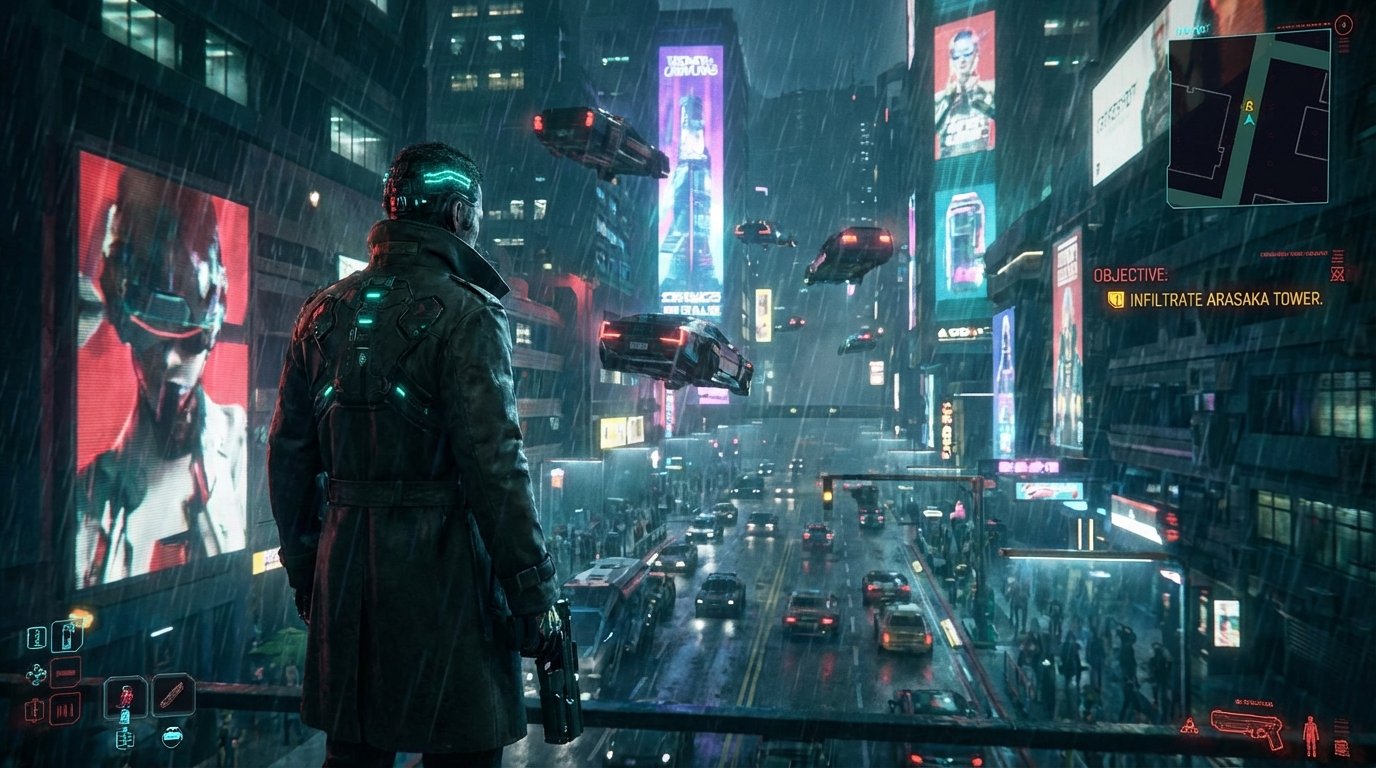The height and width of the screenshot is (768, 1376).
Task: Click the warning triangle near the weapon display
Action: pyautogui.click(x=1190, y=726)
